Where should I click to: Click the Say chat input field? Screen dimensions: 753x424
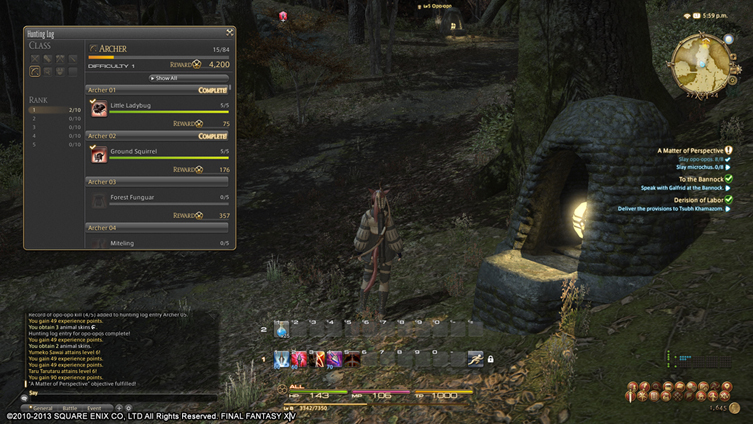(x=120, y=394)
